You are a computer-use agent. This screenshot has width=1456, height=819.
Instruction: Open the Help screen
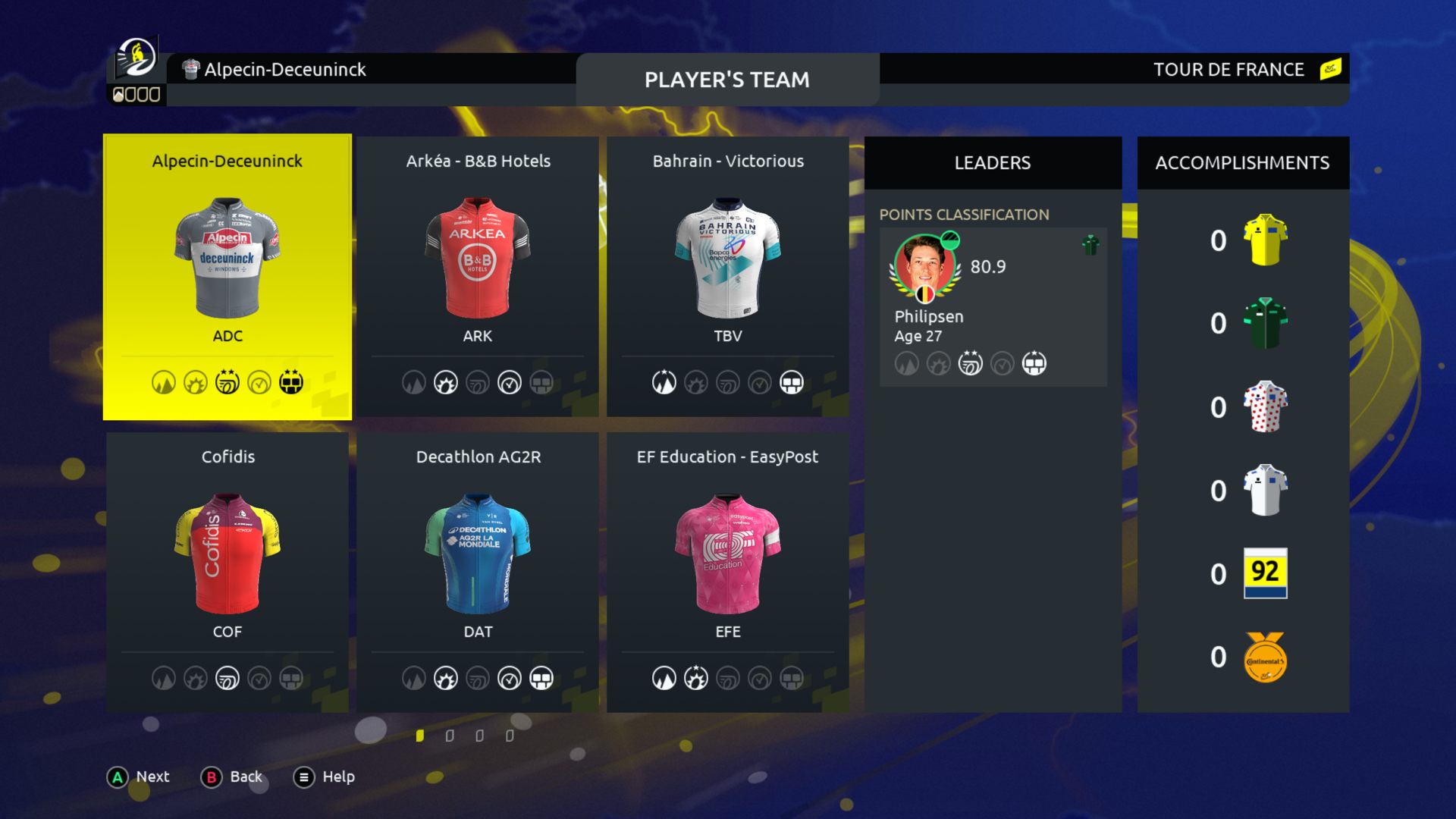pos(325,777)
